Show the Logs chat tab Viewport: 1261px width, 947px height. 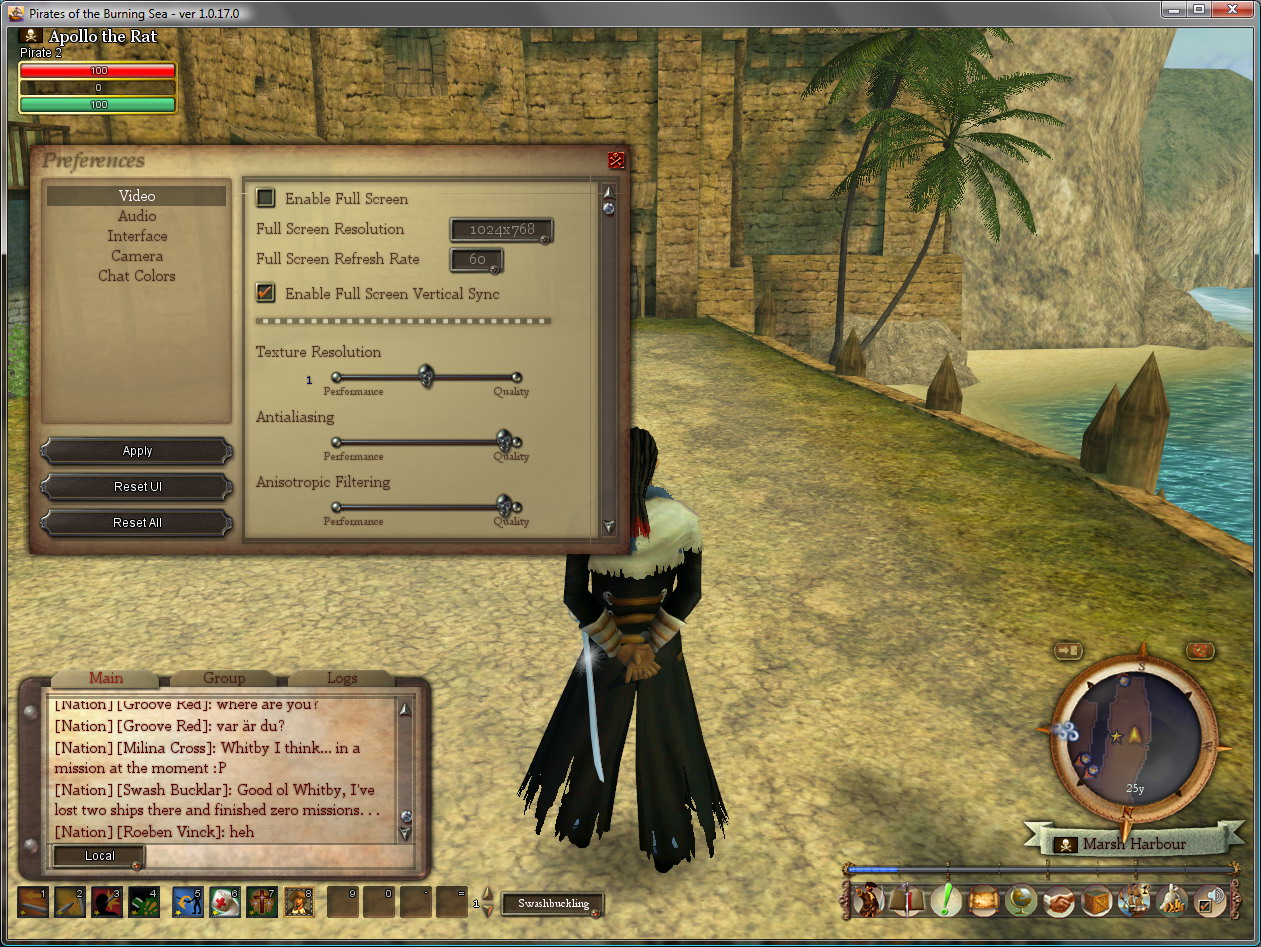pos(342,678)
